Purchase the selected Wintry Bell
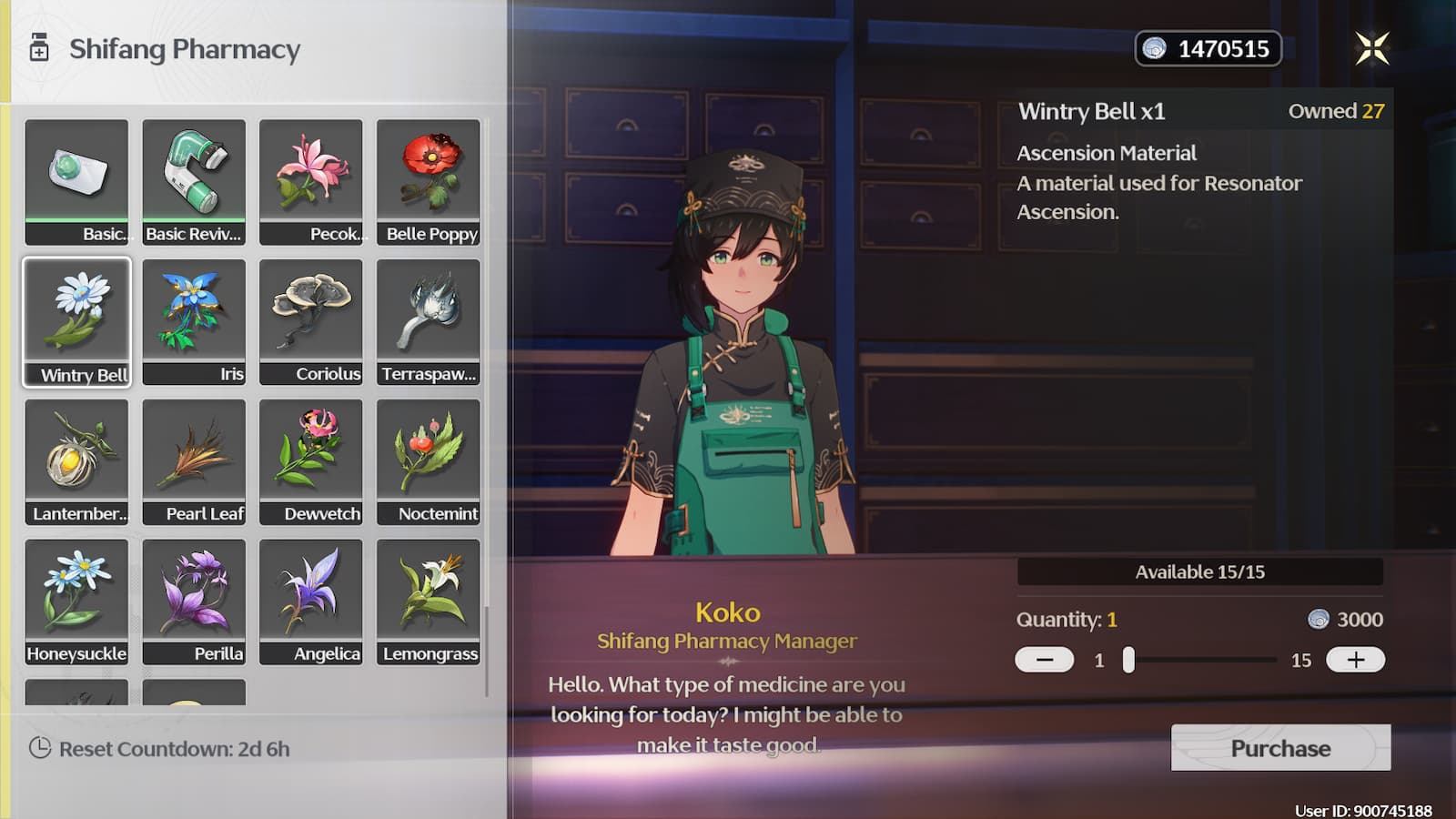The image size is (1456, 819). (1280, 748)
